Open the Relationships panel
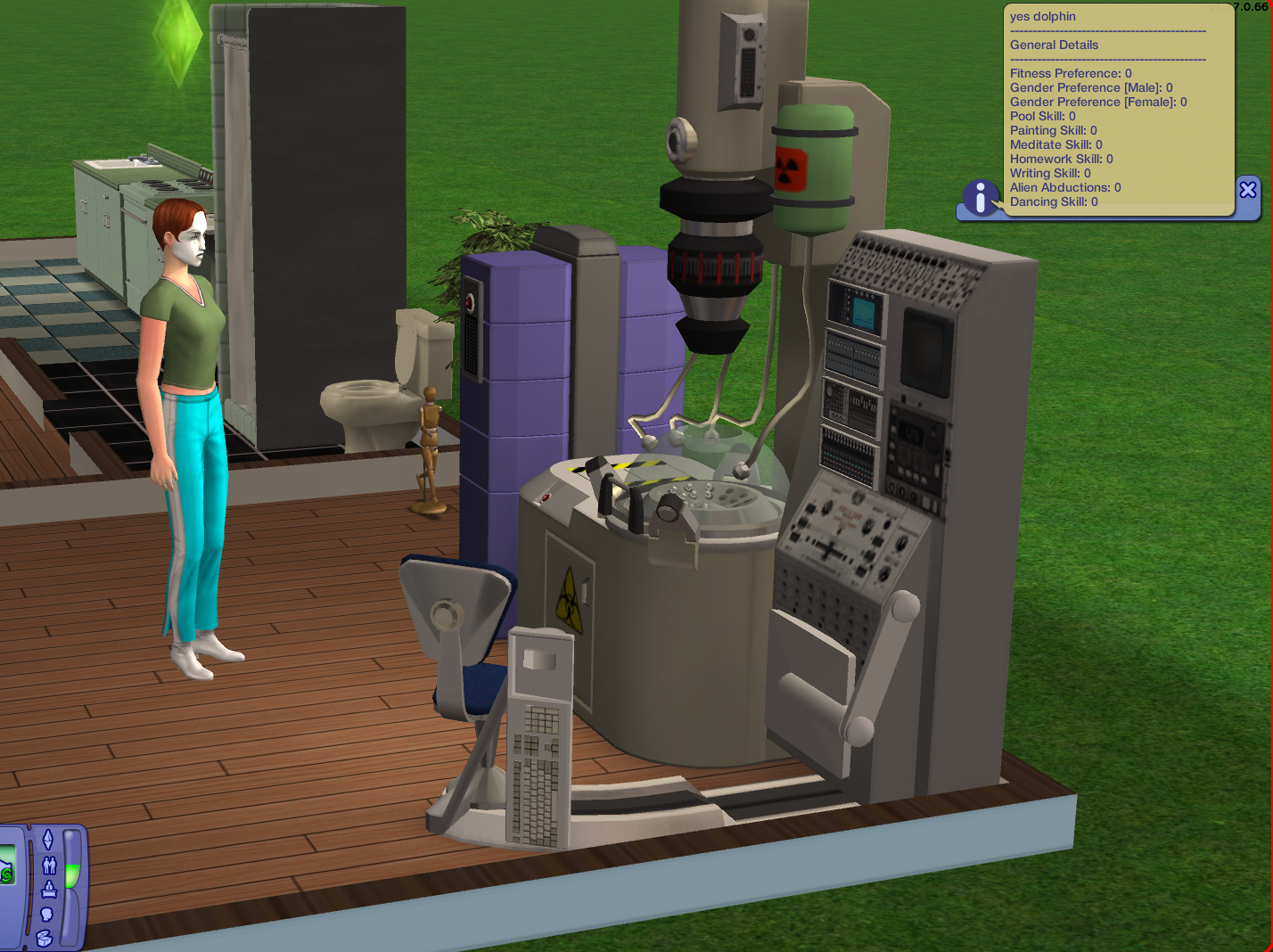 (48, 866)
